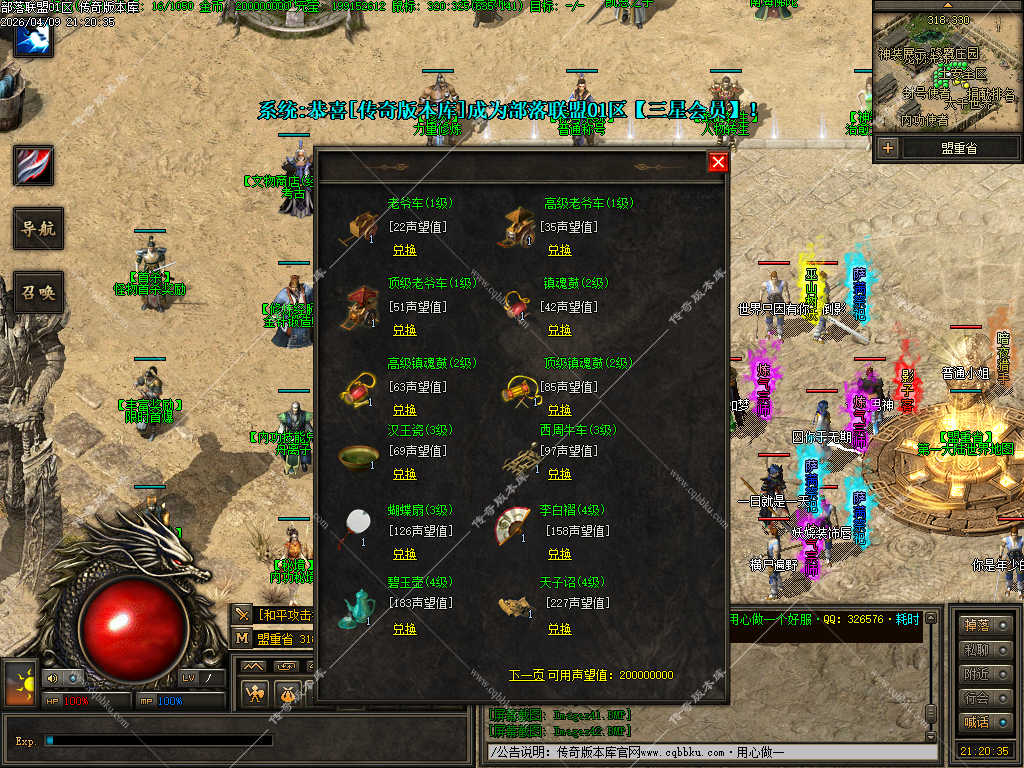This screenshot has height=768, width=1024.
Task: Open the 导航 navigation button
Action: 38,229
